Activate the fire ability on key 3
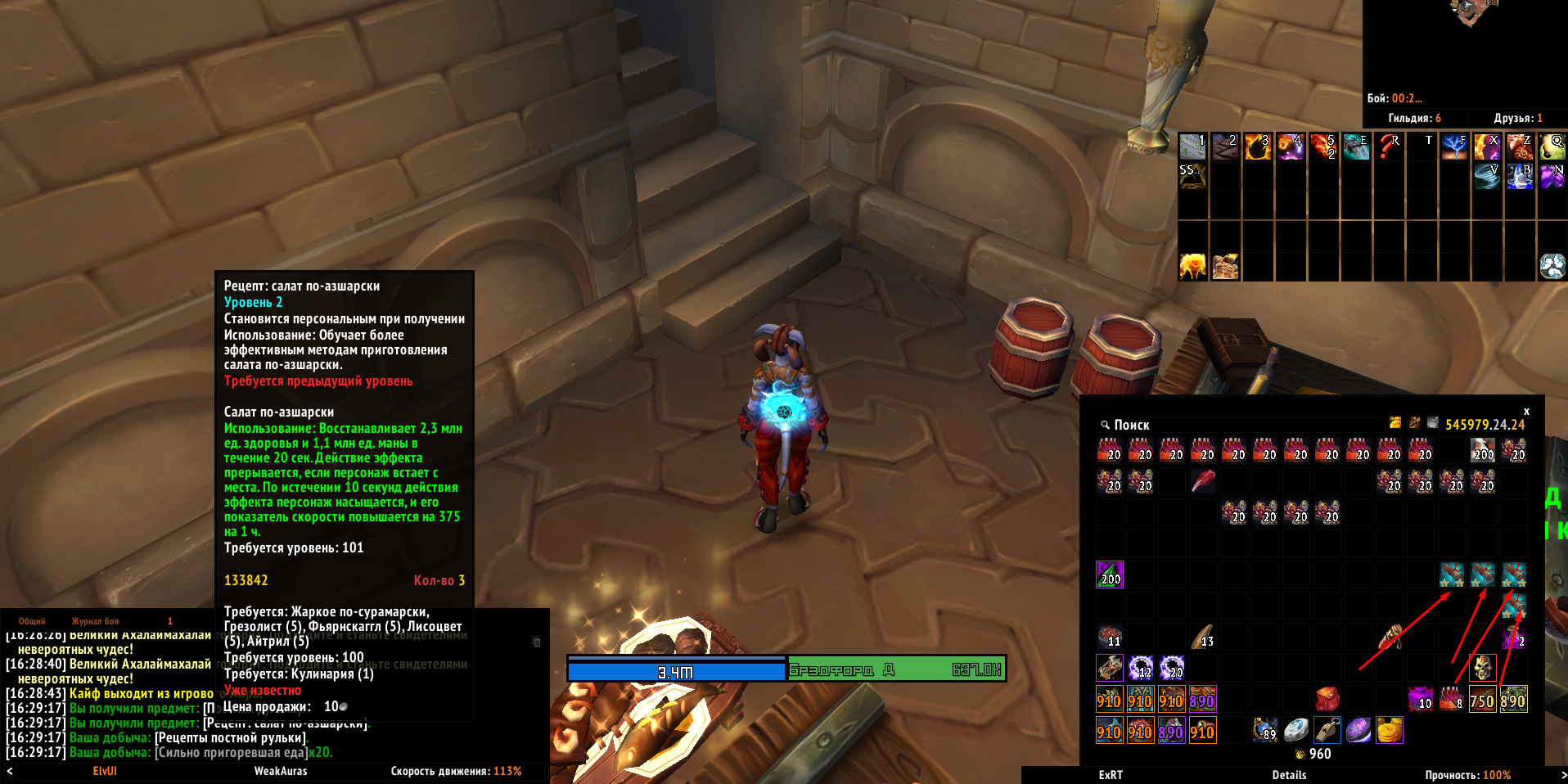This screenshot has width=1568, height=784. (1258, 146)
